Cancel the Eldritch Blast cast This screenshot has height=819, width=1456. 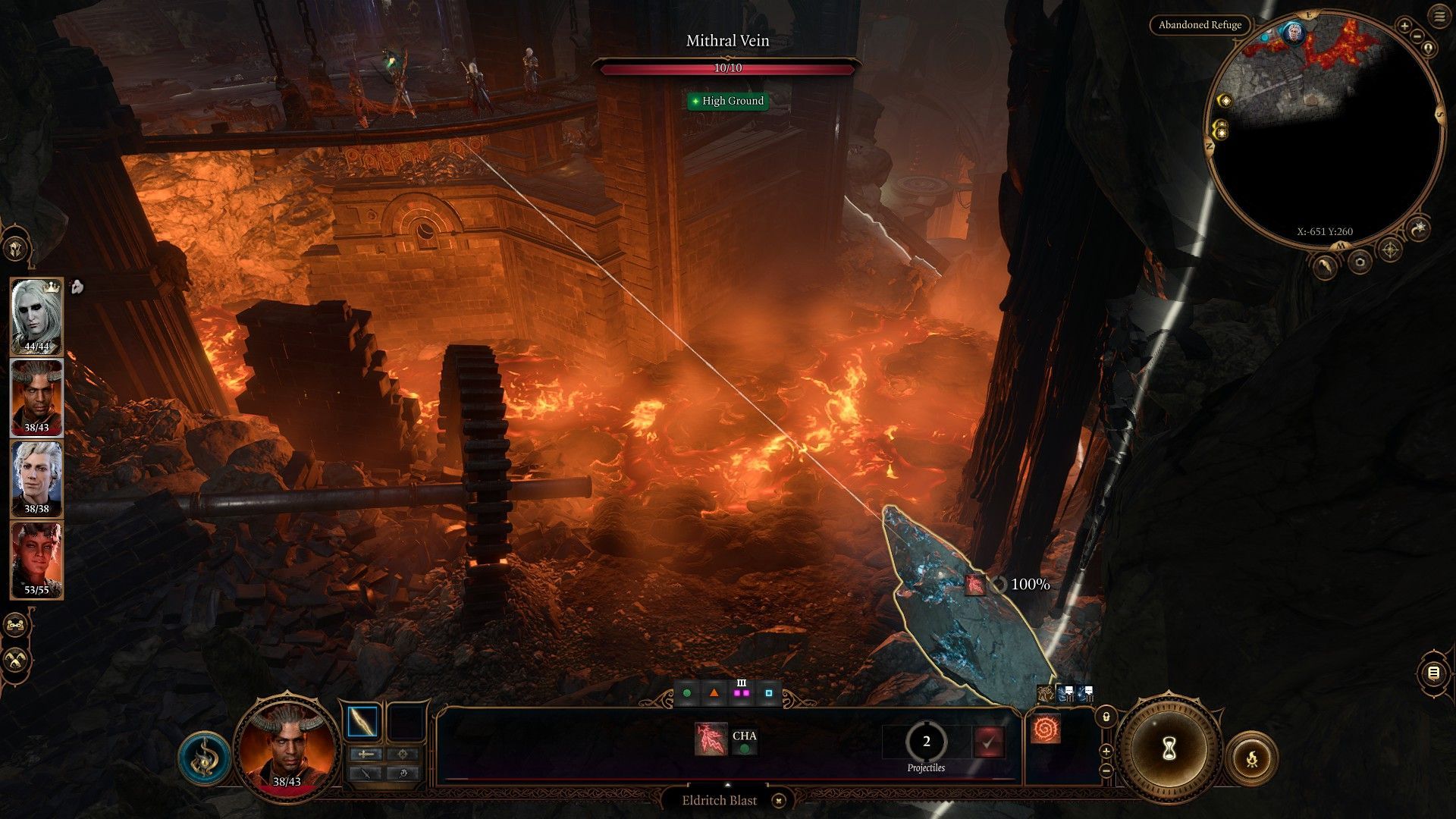[779, 800]
